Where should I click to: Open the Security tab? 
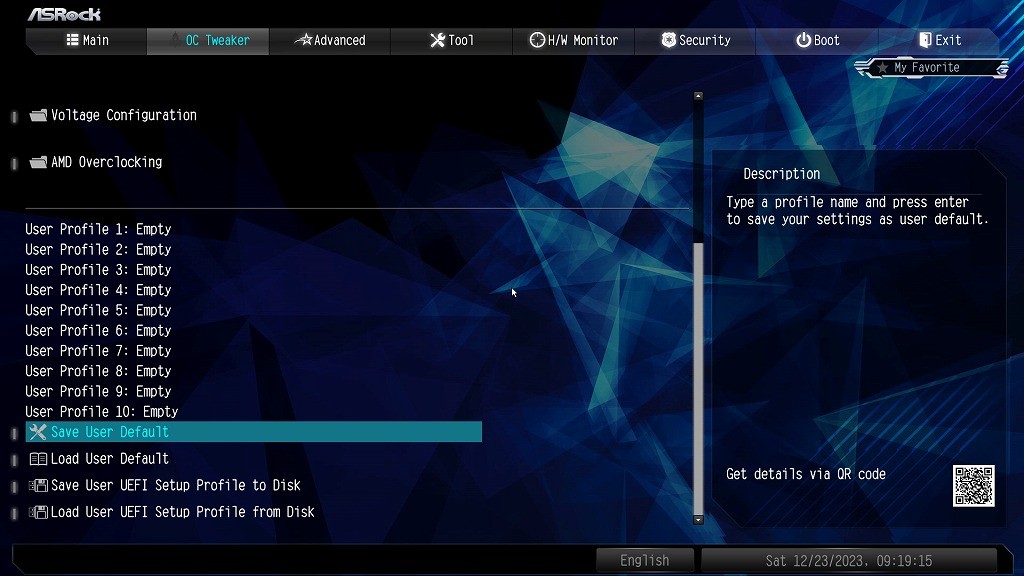[696, 40]
